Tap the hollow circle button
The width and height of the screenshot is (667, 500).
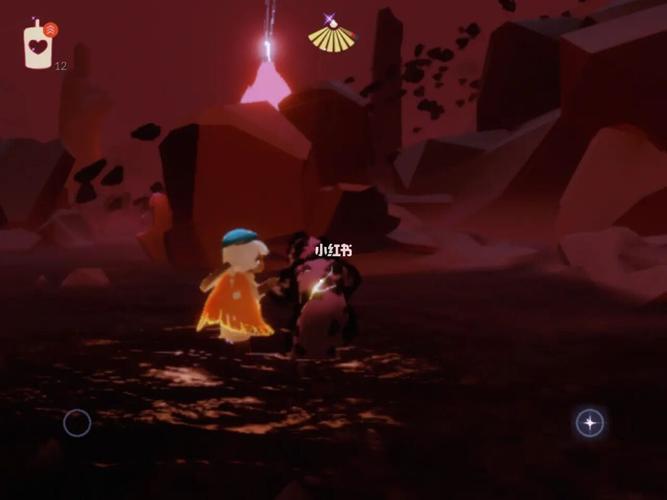(x=77, y=423)
